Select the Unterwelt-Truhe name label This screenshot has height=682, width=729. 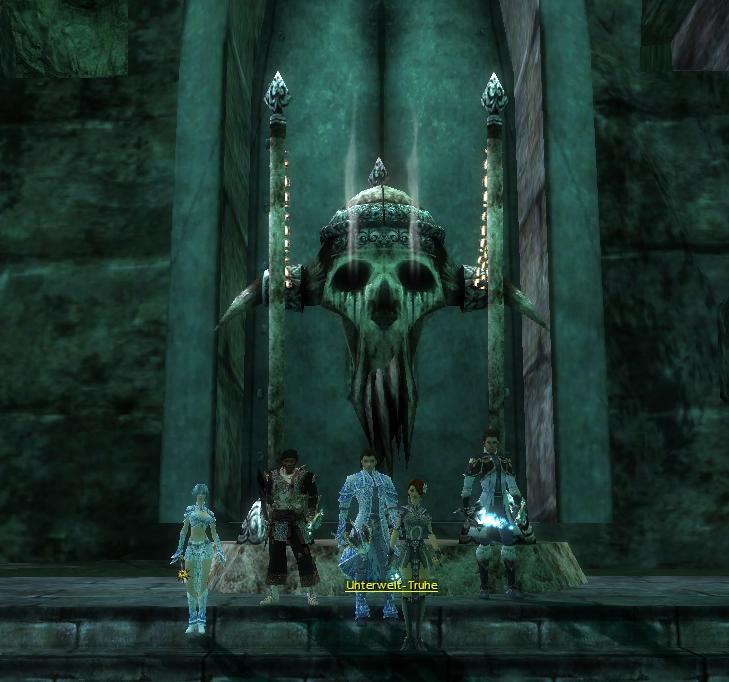391,585
